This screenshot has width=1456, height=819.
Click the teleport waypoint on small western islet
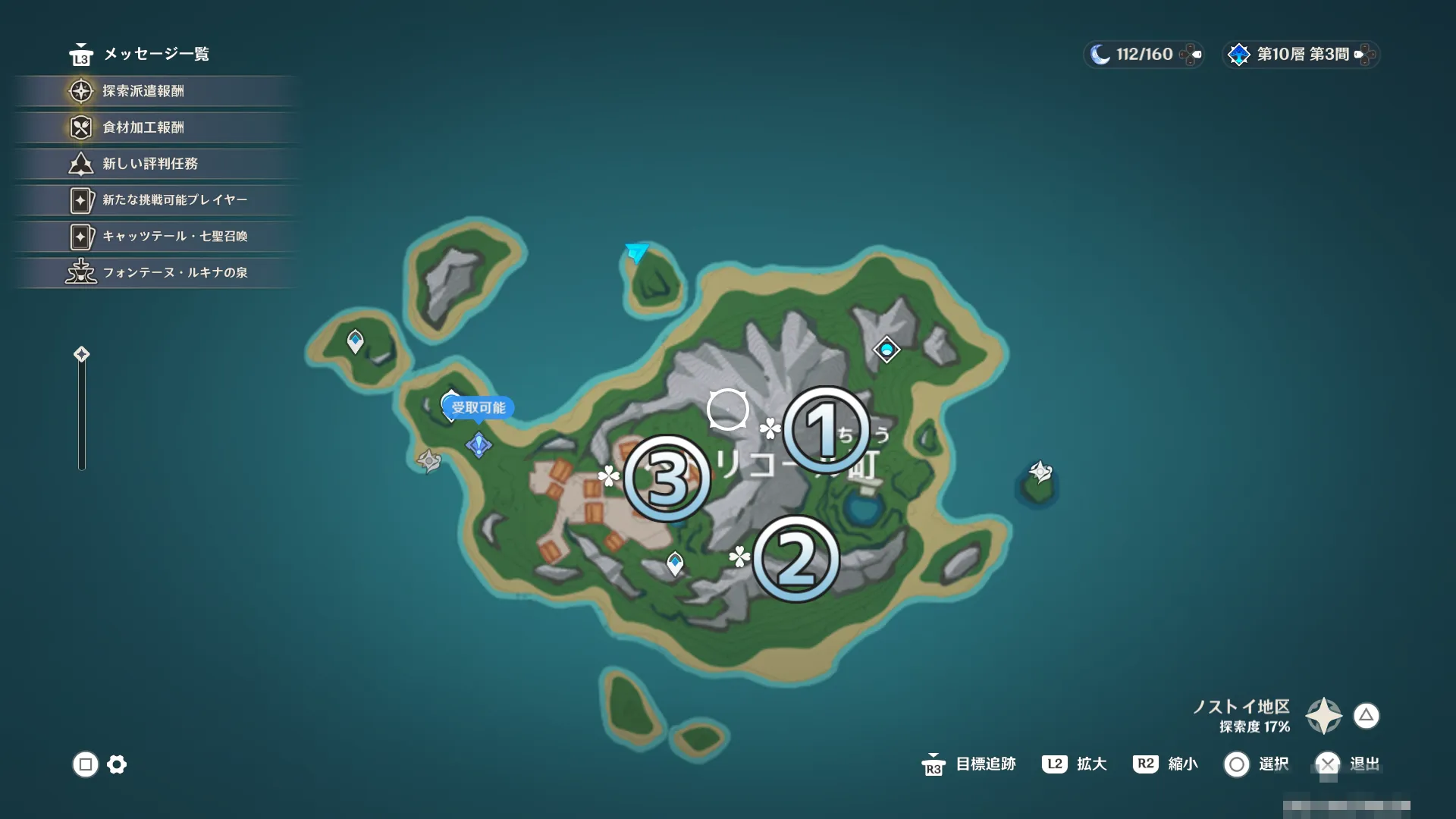[x=355, y=340]
